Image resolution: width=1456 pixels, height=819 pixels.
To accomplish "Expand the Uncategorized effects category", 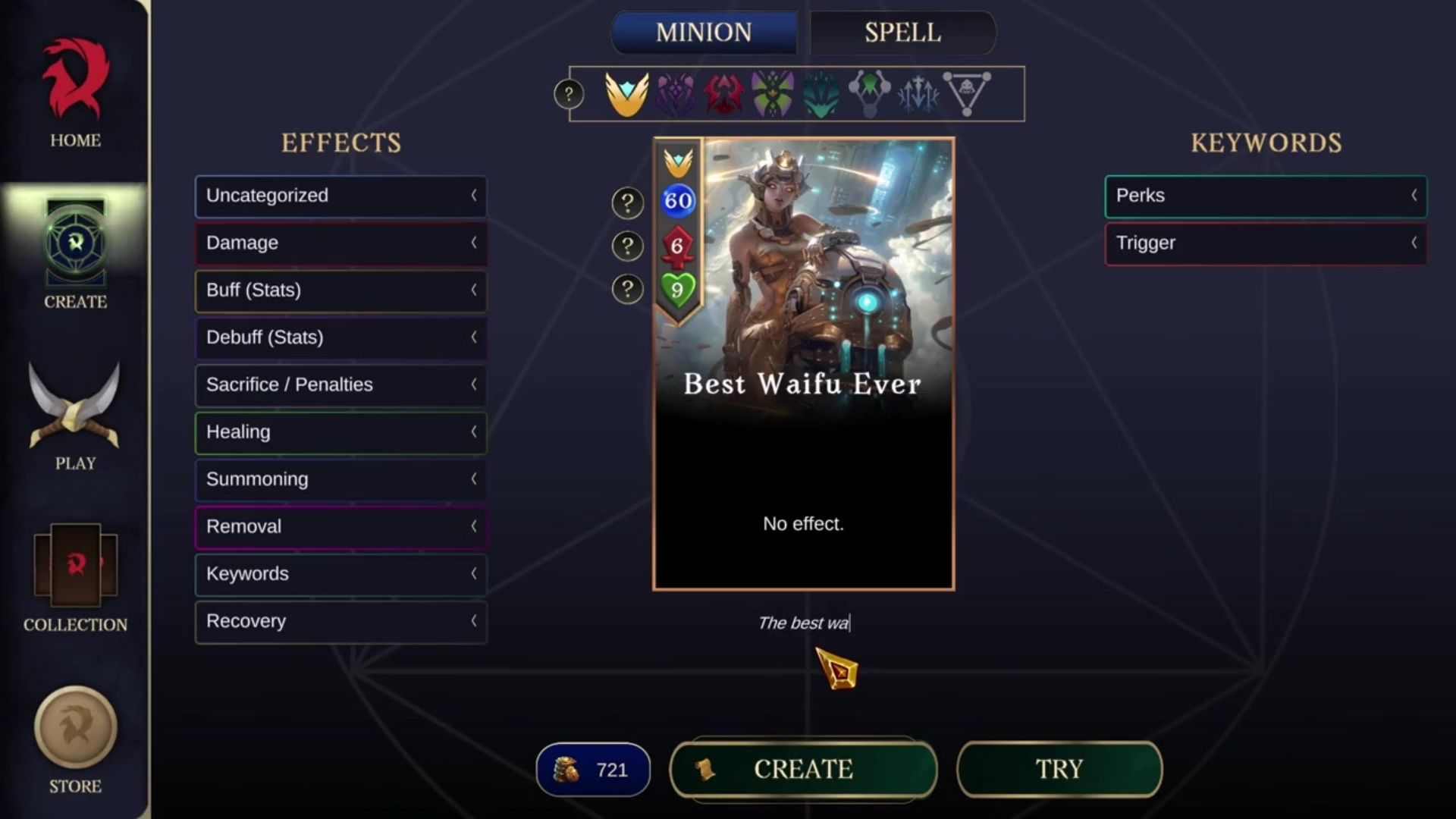I will (340, 196).
